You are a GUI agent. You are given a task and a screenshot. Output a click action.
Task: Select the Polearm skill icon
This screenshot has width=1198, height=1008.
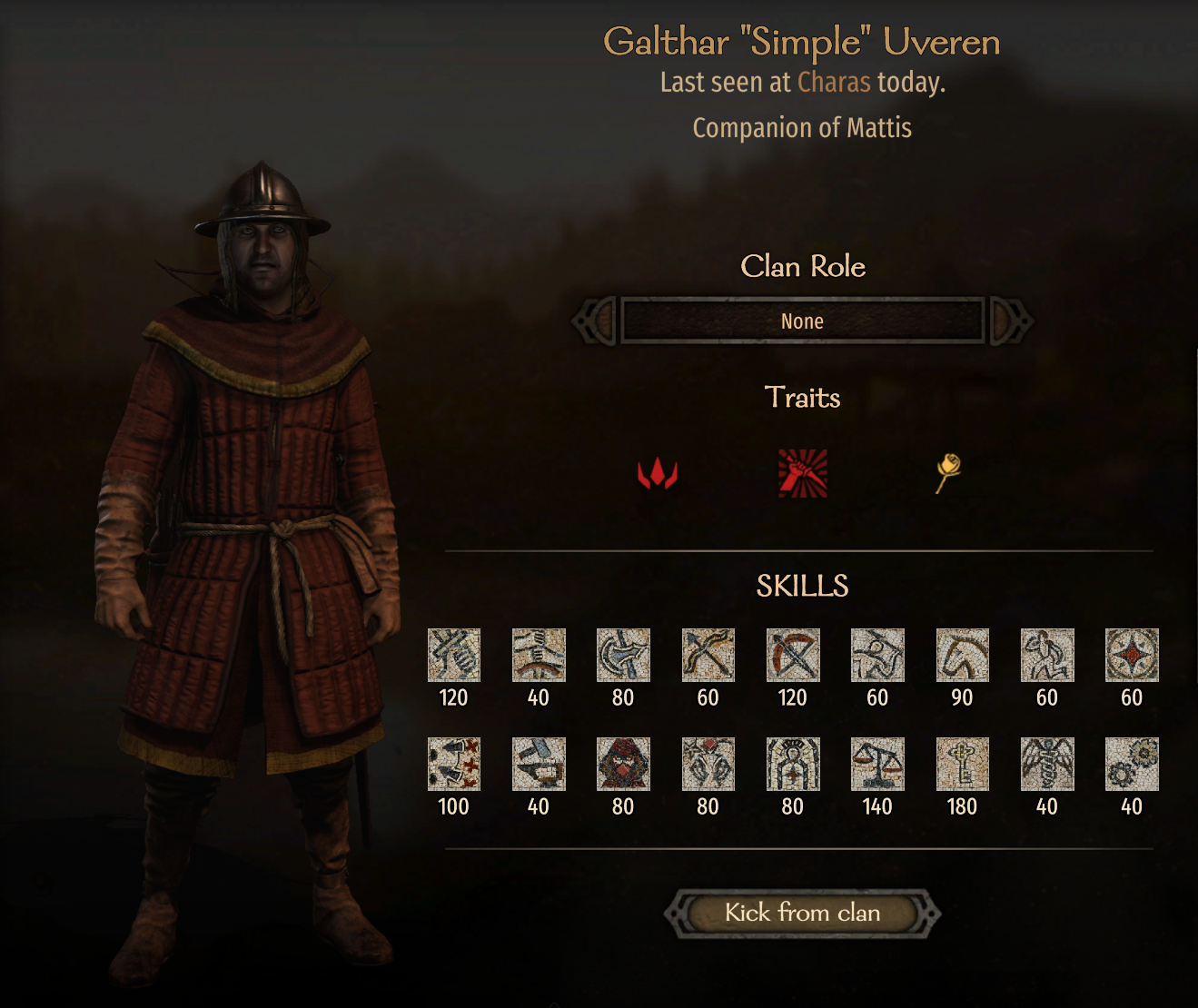(623, 655)
